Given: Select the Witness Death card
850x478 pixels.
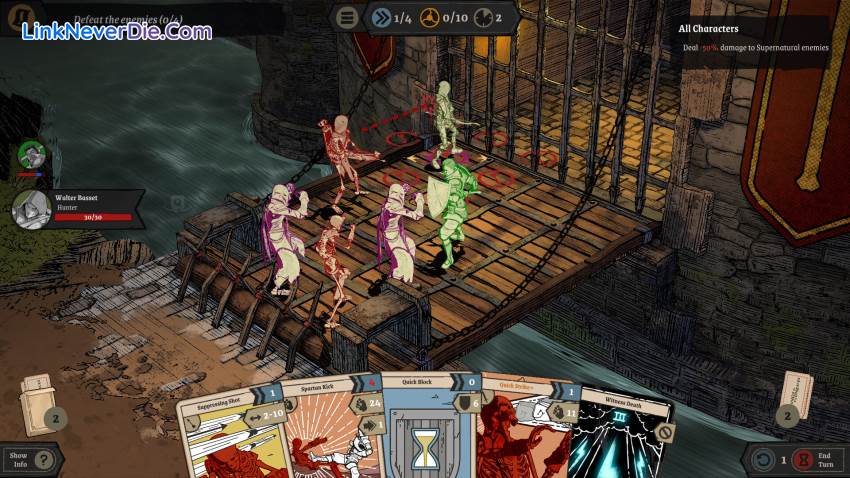Looking at the screenshot, I should [x=620, y=435].
